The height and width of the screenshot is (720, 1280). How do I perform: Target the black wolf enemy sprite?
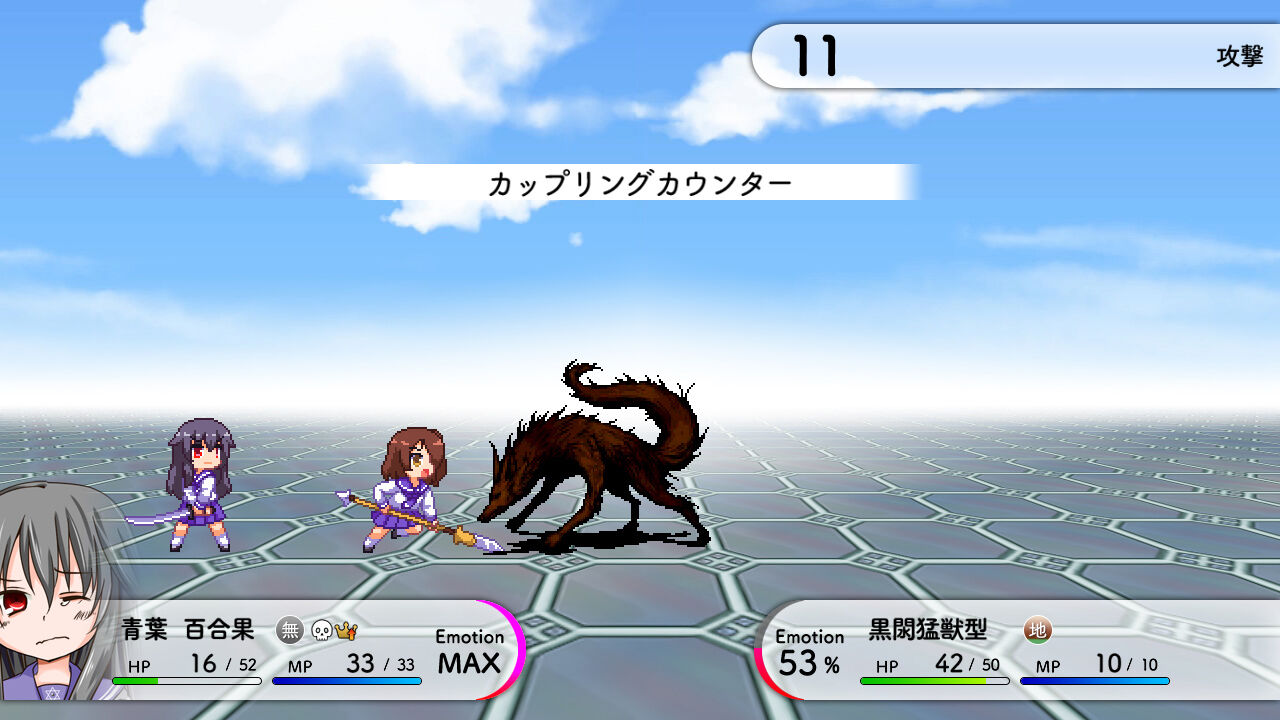coord(595,460)
